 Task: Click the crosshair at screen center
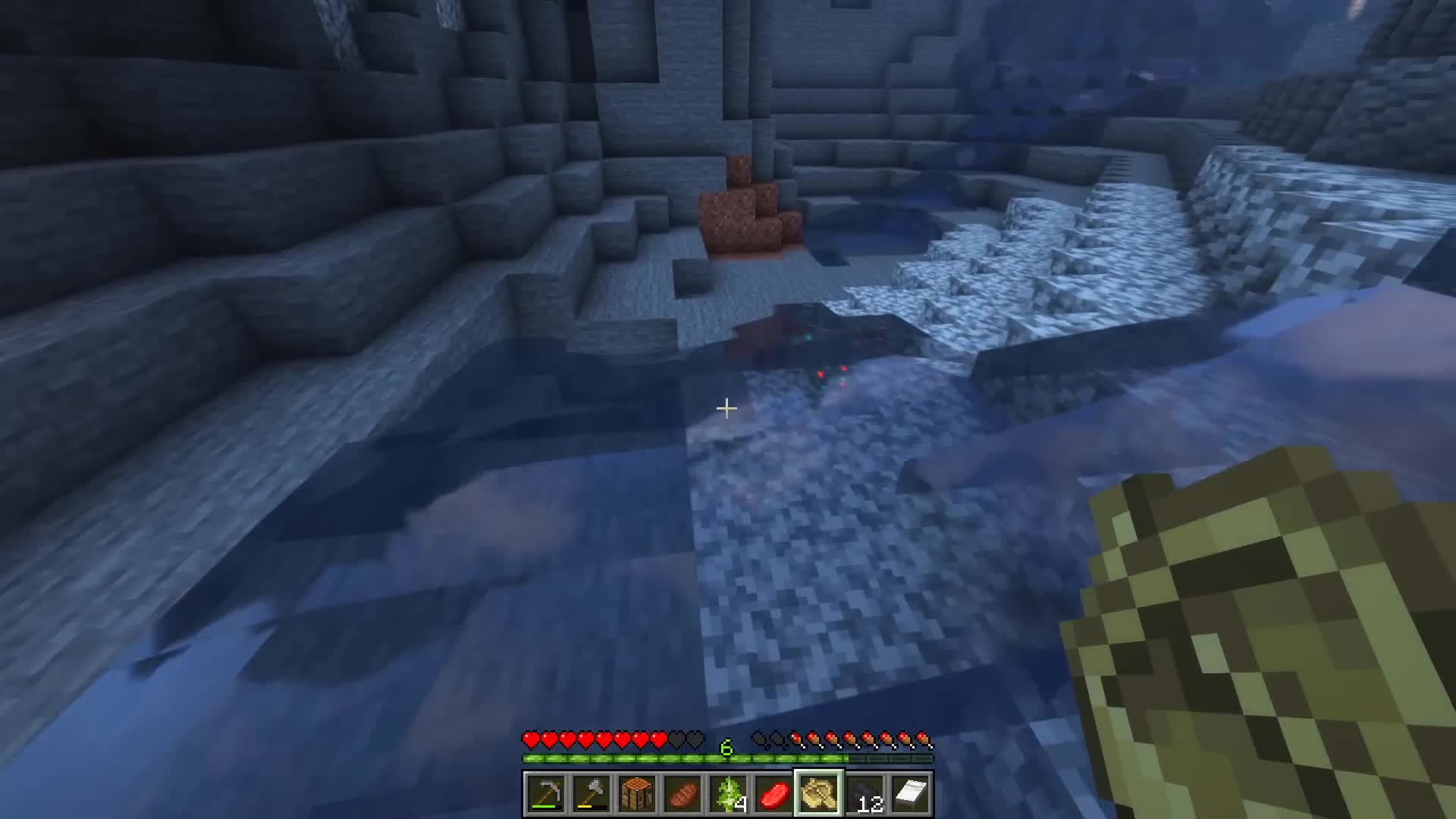[726, 409]
